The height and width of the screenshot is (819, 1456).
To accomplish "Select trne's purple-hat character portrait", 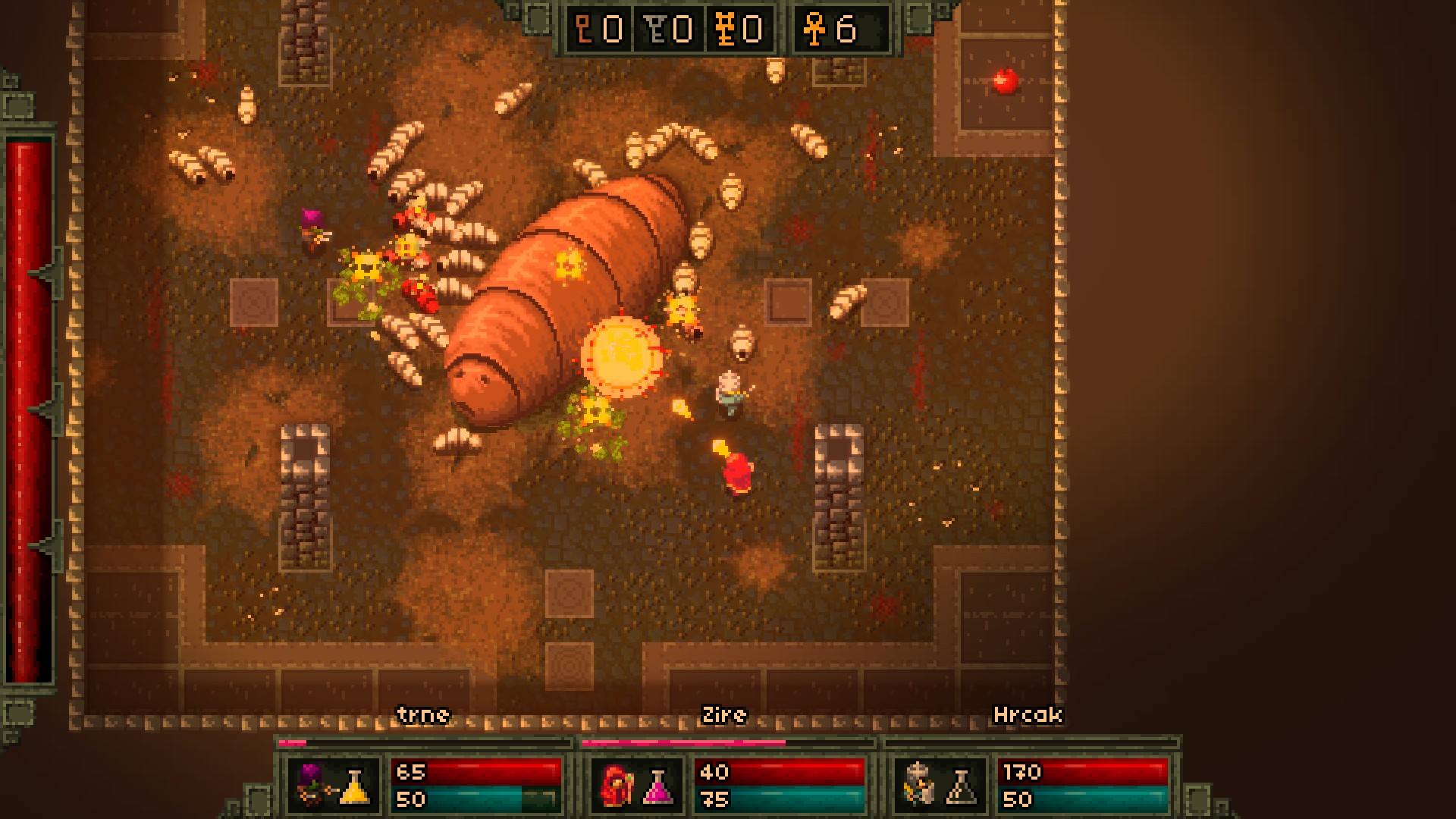I will tap(312, 785).
